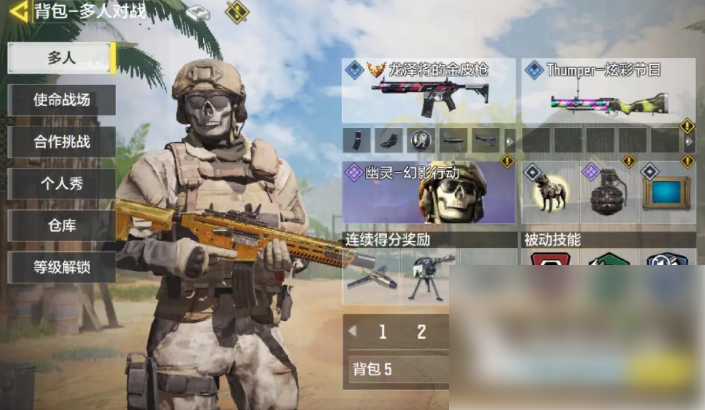The image size is (705, 410).
Task: Select the Thumper secondary weapon slot
Action: 608,91
